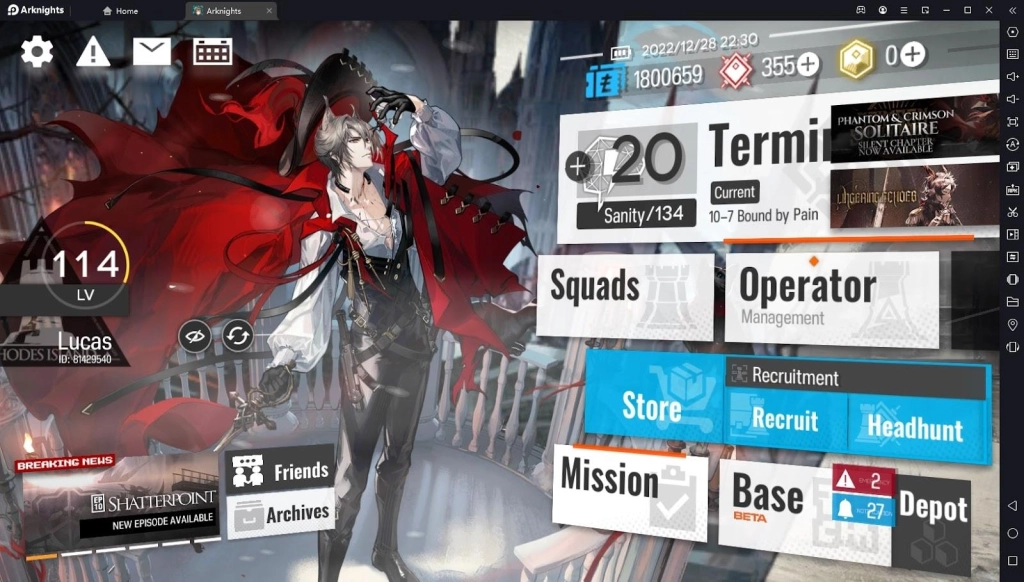Image resolution: width=1024 pixels, height=582 pixels.
Task: Swap assistant with the circular arrows icon
Action: 238,336
